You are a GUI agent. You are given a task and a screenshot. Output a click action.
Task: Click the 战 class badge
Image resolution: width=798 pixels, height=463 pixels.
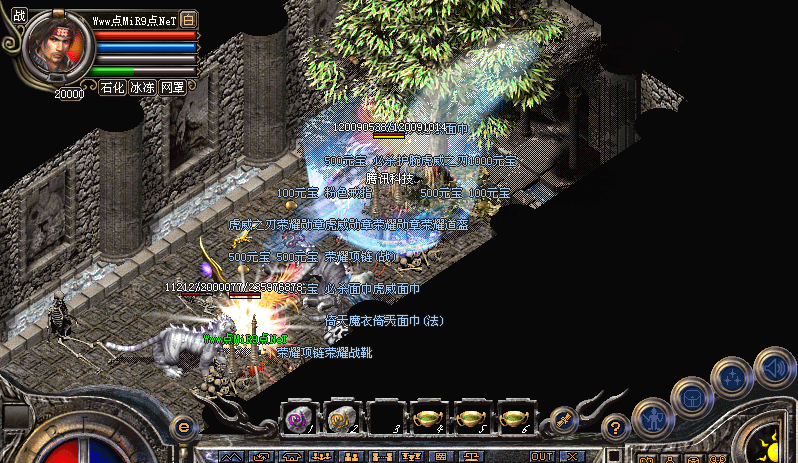[x=20, y=17]
